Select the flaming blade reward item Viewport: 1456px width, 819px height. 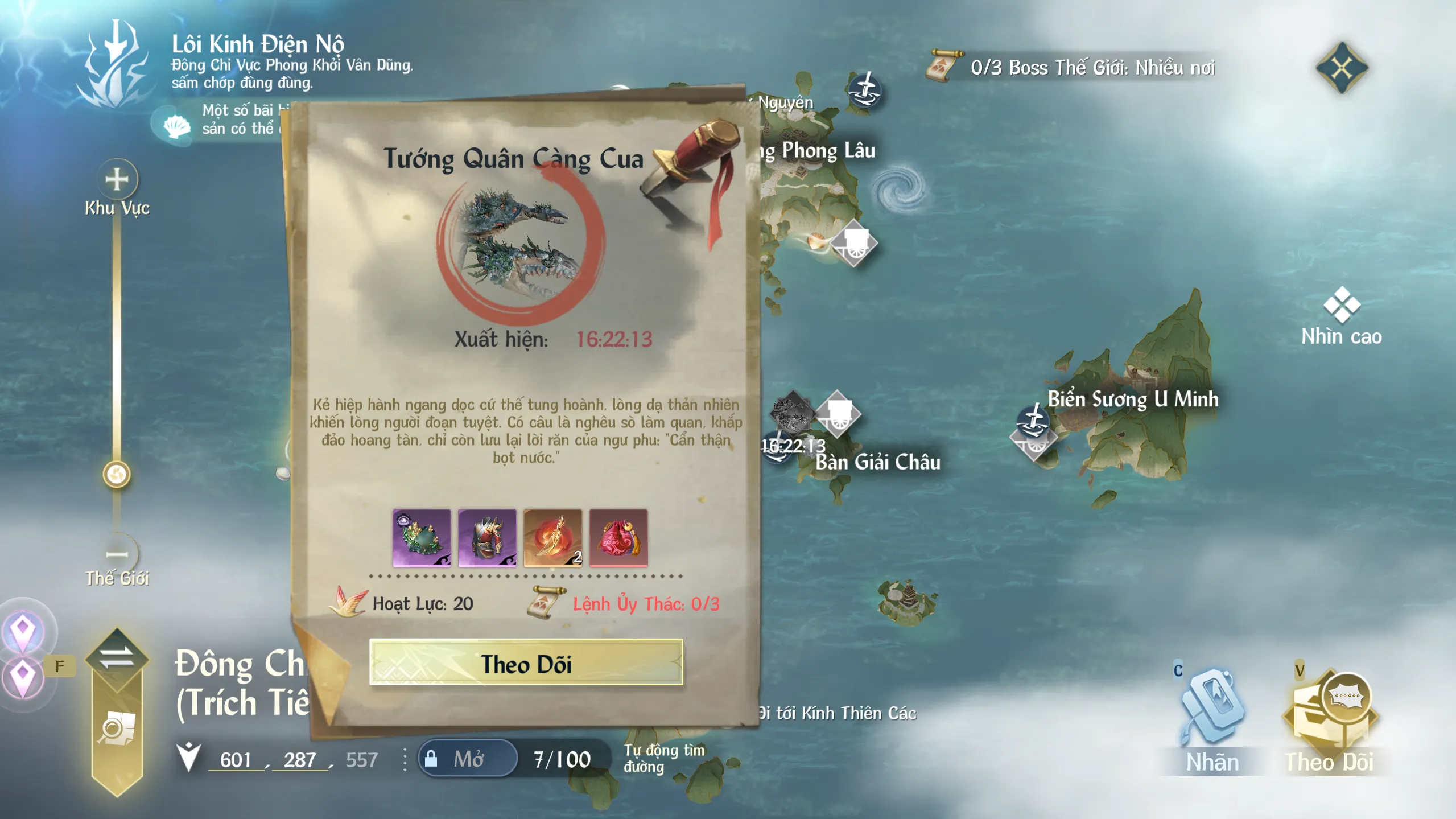pyautogui.click(x=552, y=538)
